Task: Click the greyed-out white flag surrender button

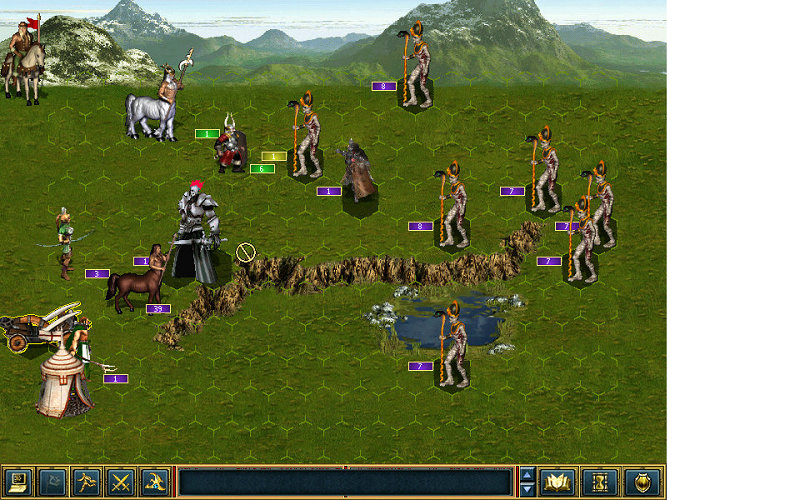Action: click(52, 483)
